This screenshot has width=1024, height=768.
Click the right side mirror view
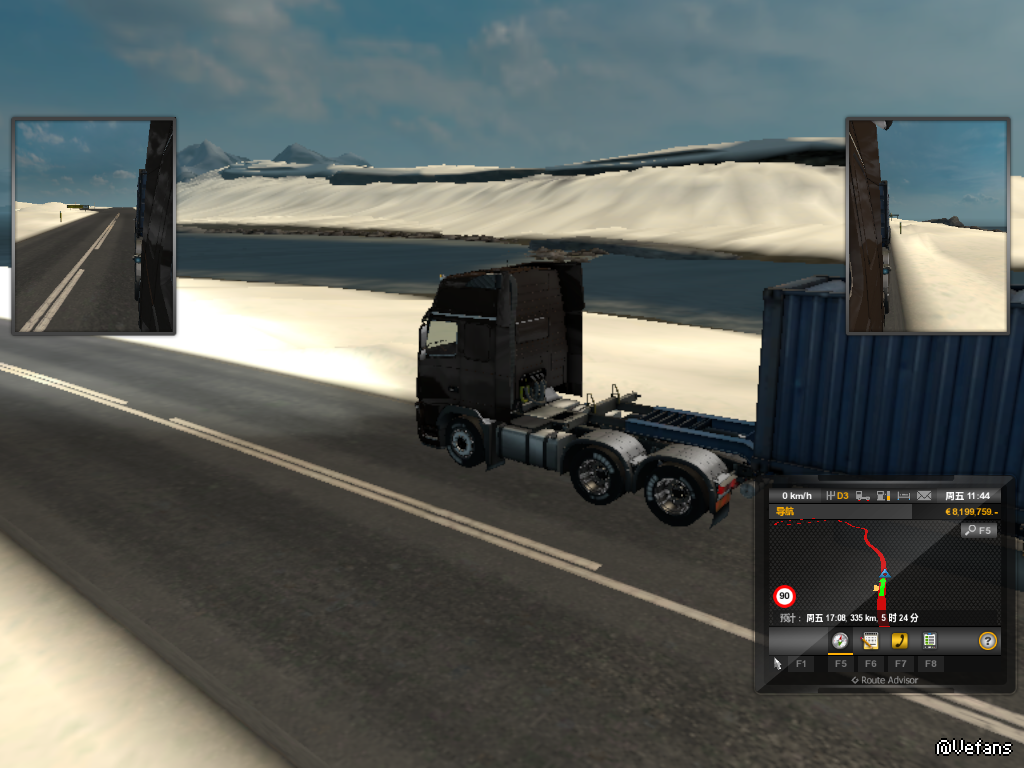coord(928,226)
